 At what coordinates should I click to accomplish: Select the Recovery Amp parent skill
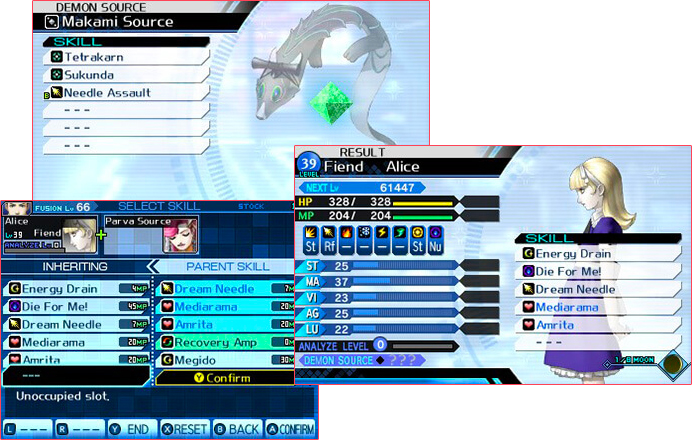225,343
